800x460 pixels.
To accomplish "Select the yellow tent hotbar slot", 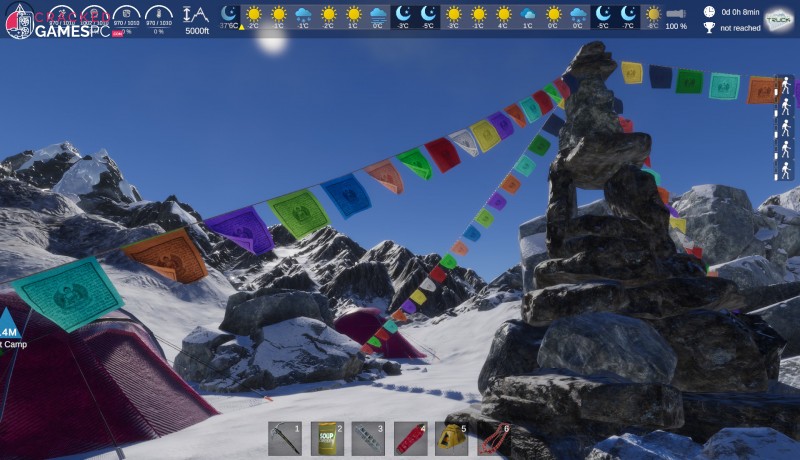I will [x=452, y=438].
